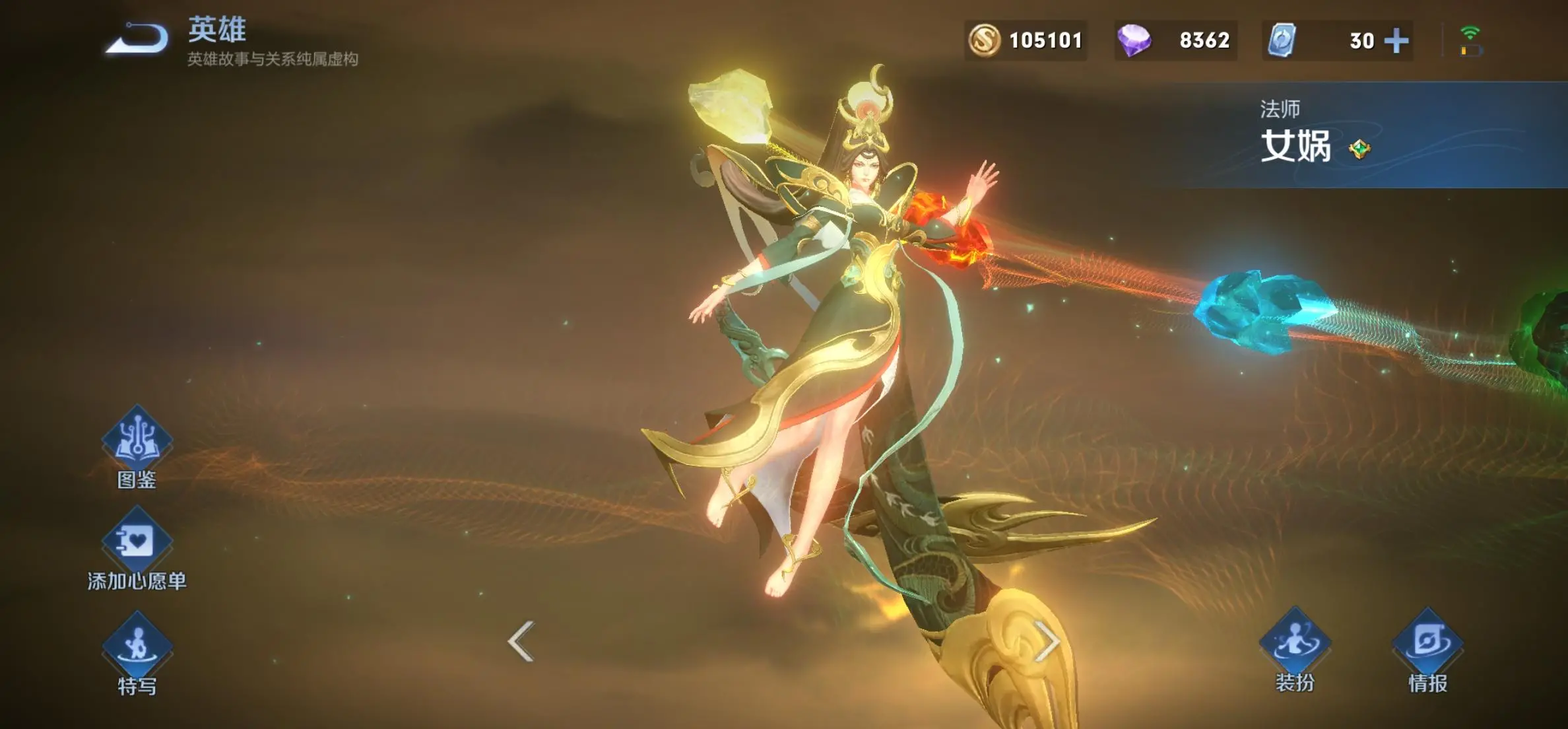Tap the blue ticket currency icon
This screenshot has width=1568, height=729.
coord(1282,41)
